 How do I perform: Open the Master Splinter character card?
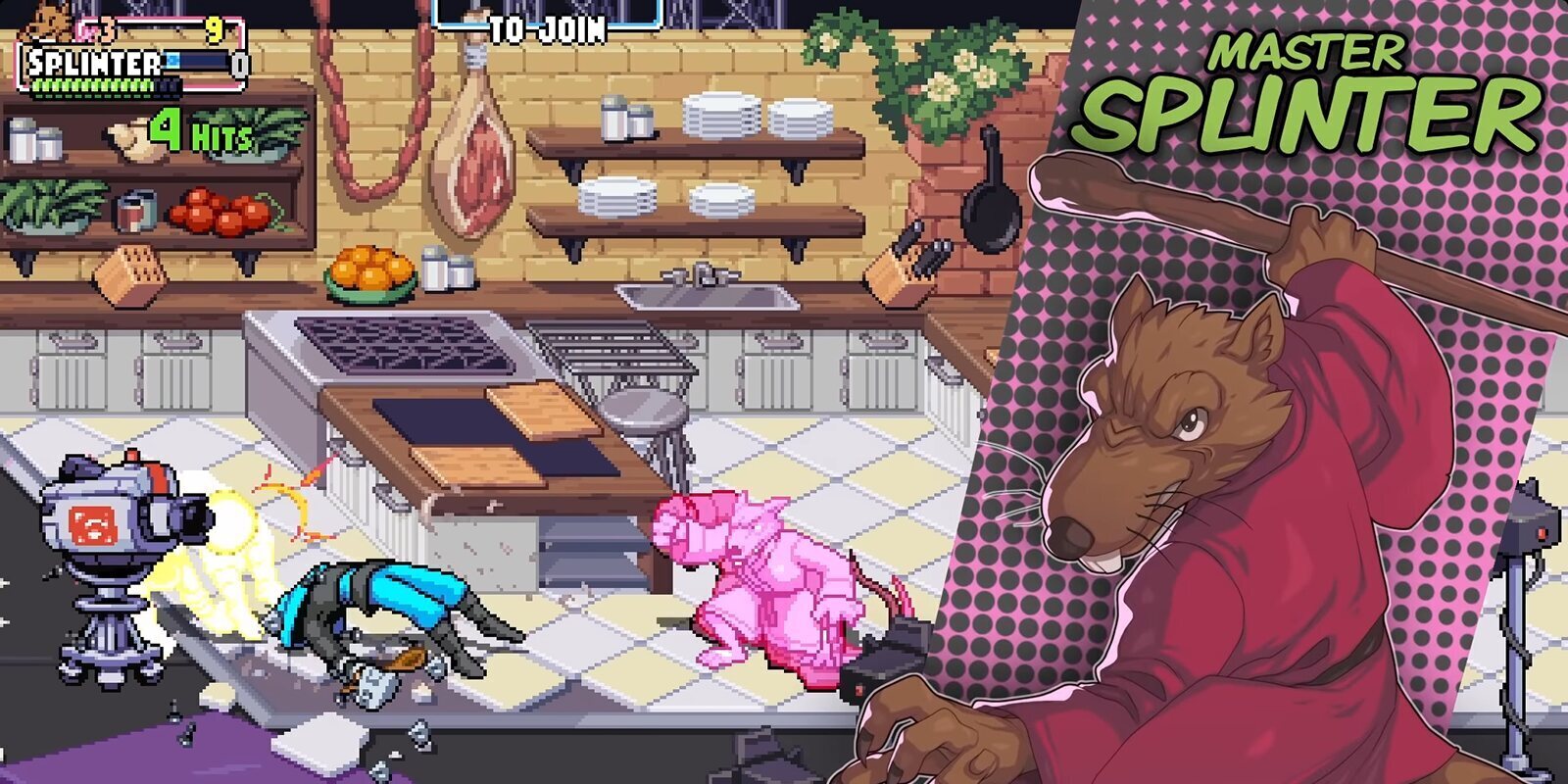pyautogui.click(x=1274, y=441)
